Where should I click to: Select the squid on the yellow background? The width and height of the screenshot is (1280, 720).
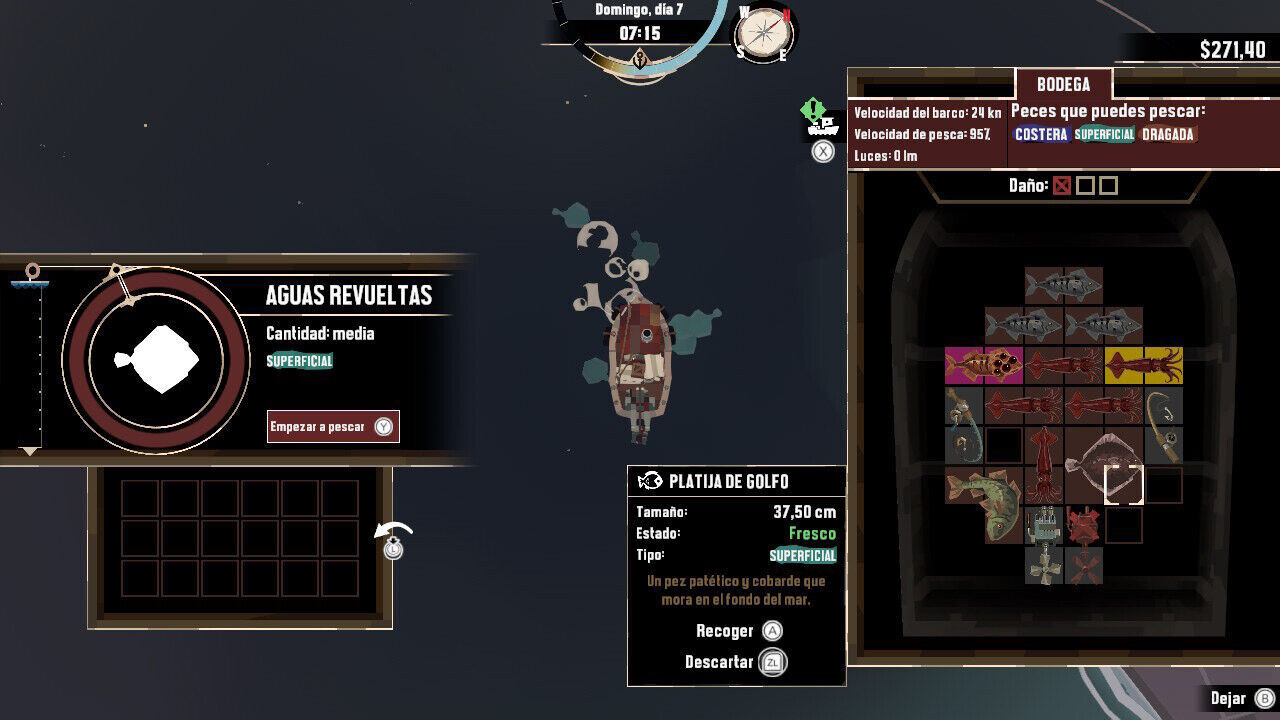coord(1144,366)
